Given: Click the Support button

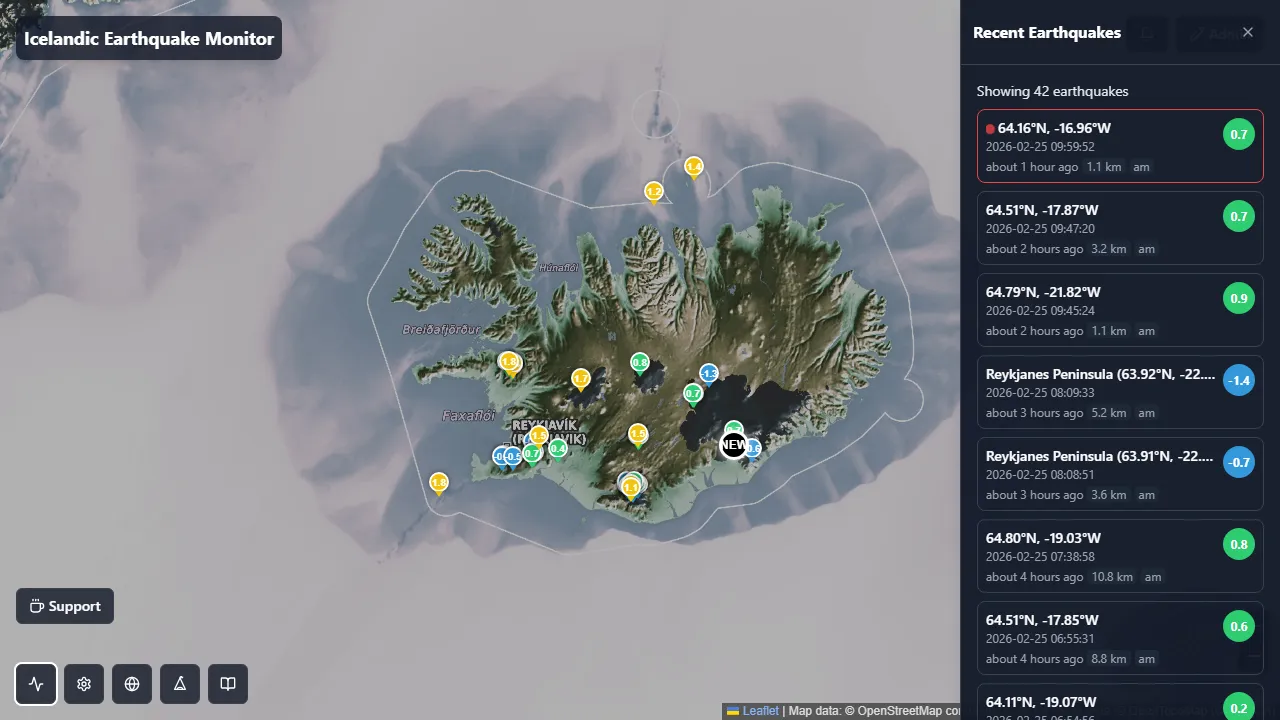Looking at the screenshot, I should pos(64,605).
